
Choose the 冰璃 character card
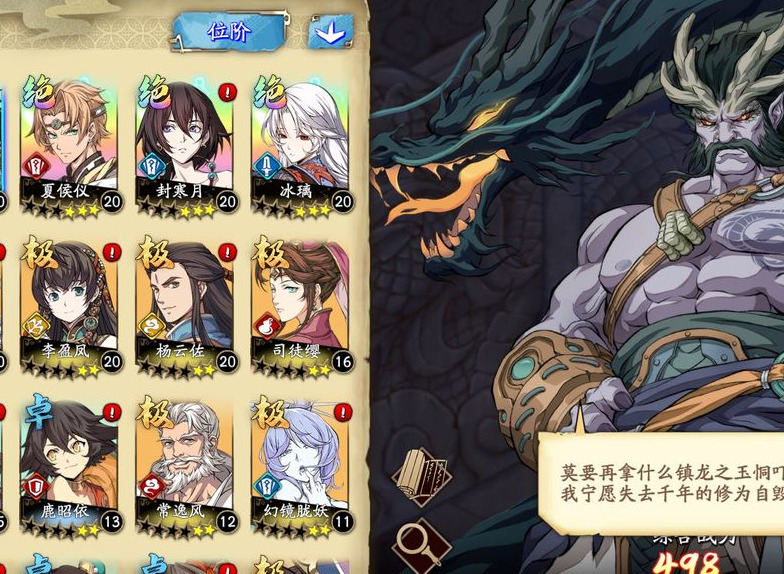coord(300,141)
